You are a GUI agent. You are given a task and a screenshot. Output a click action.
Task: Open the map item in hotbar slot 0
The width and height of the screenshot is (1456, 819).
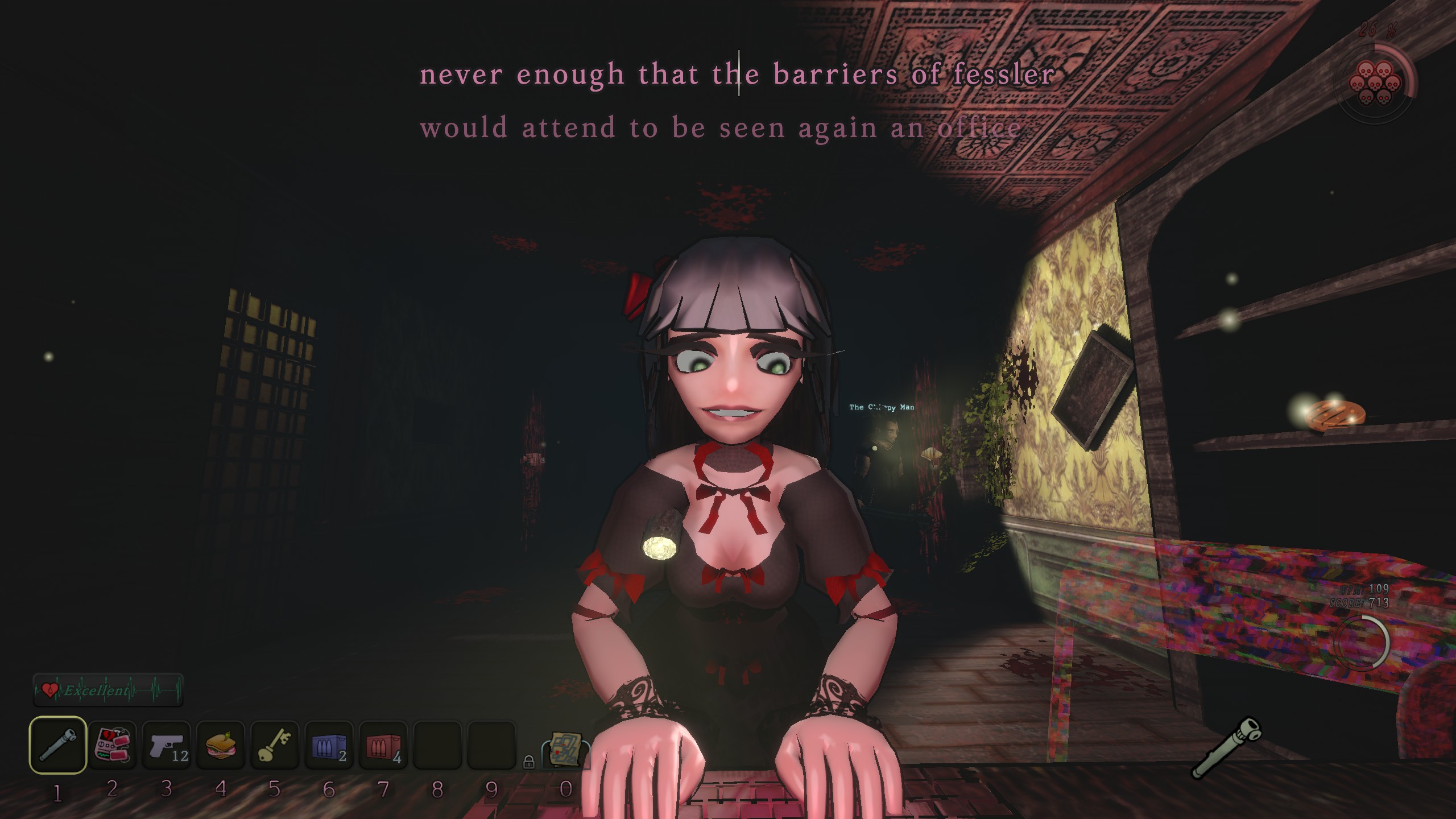pos(566,748)
